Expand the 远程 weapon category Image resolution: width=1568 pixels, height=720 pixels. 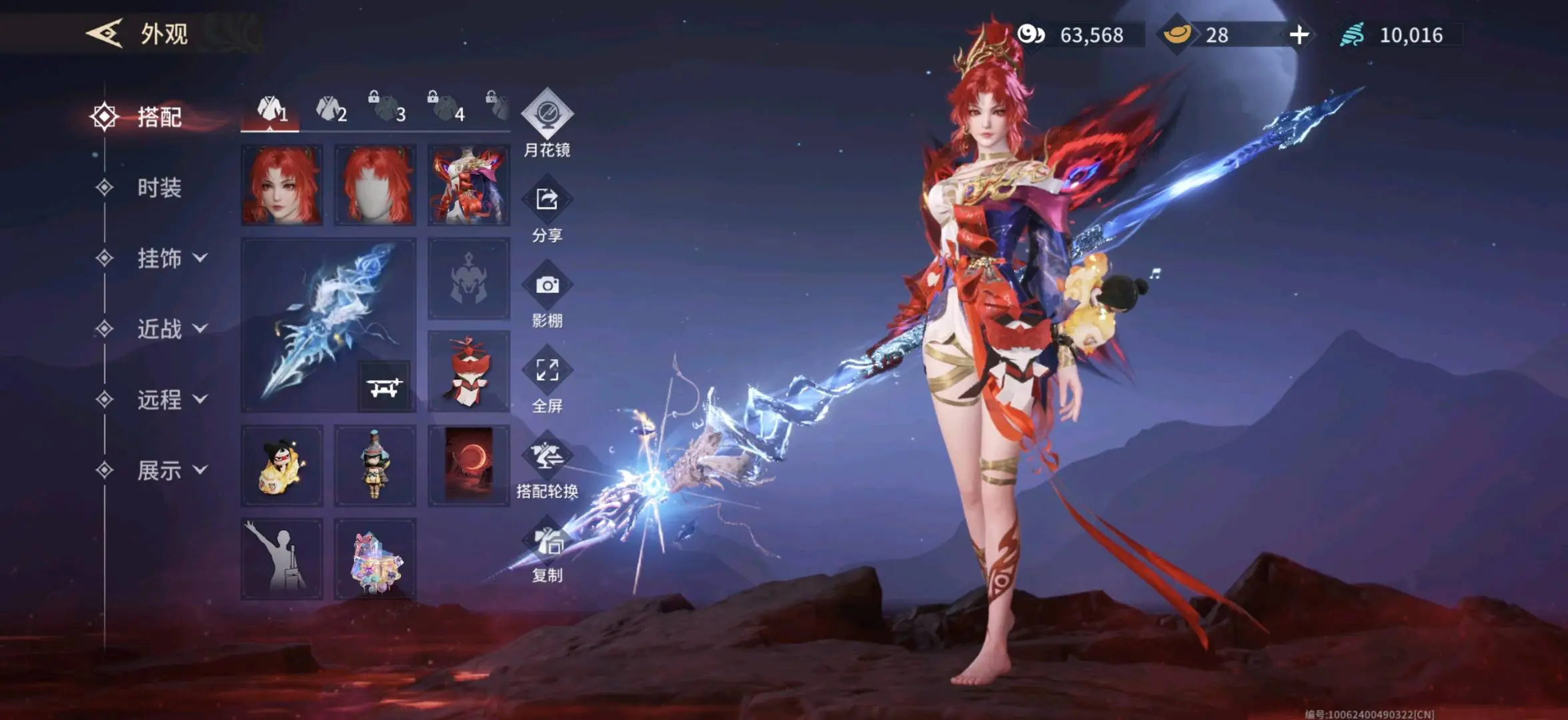(171, 400)
